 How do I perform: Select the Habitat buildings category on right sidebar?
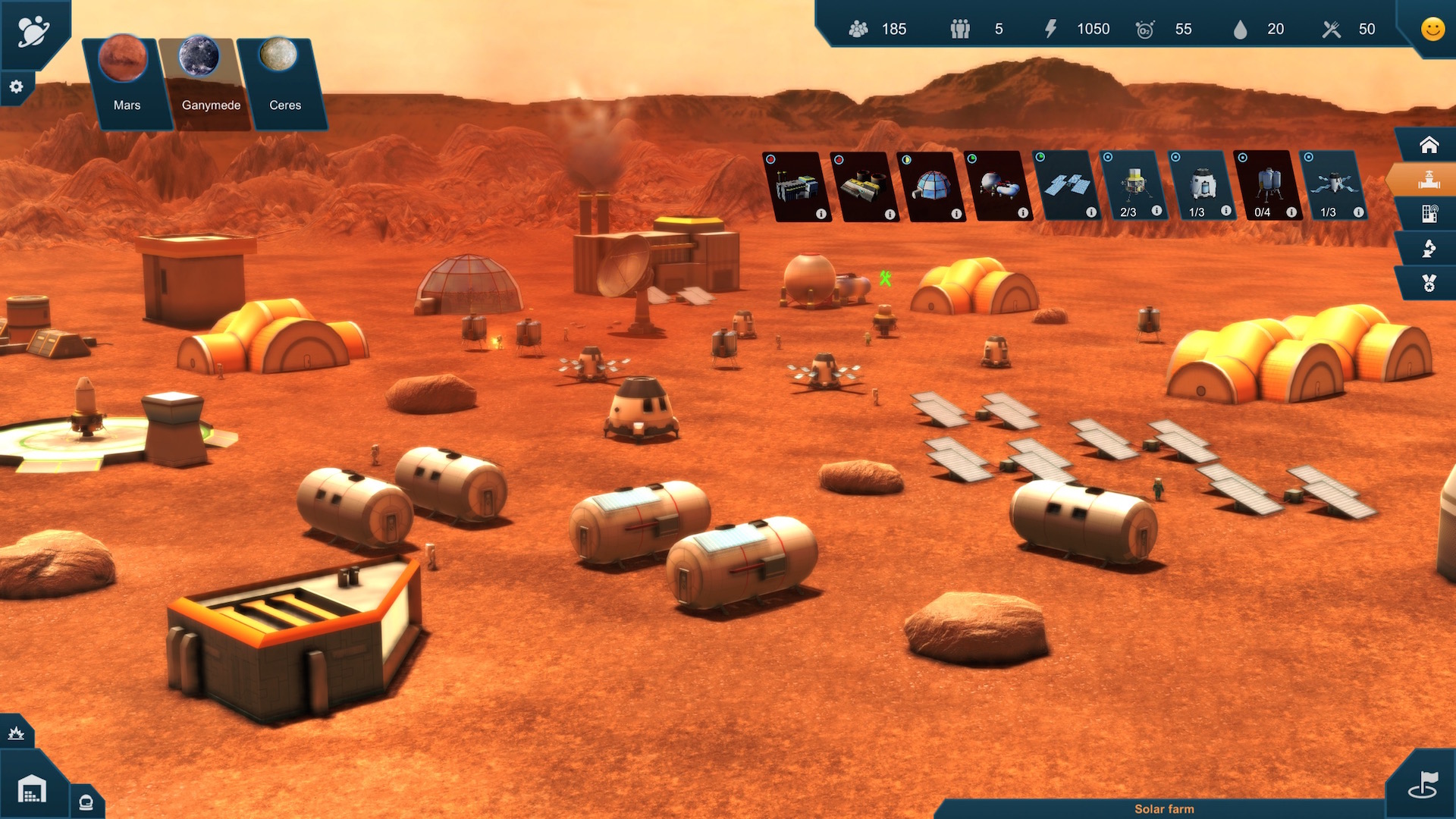pyautogui.click(x=1429, y=145)
